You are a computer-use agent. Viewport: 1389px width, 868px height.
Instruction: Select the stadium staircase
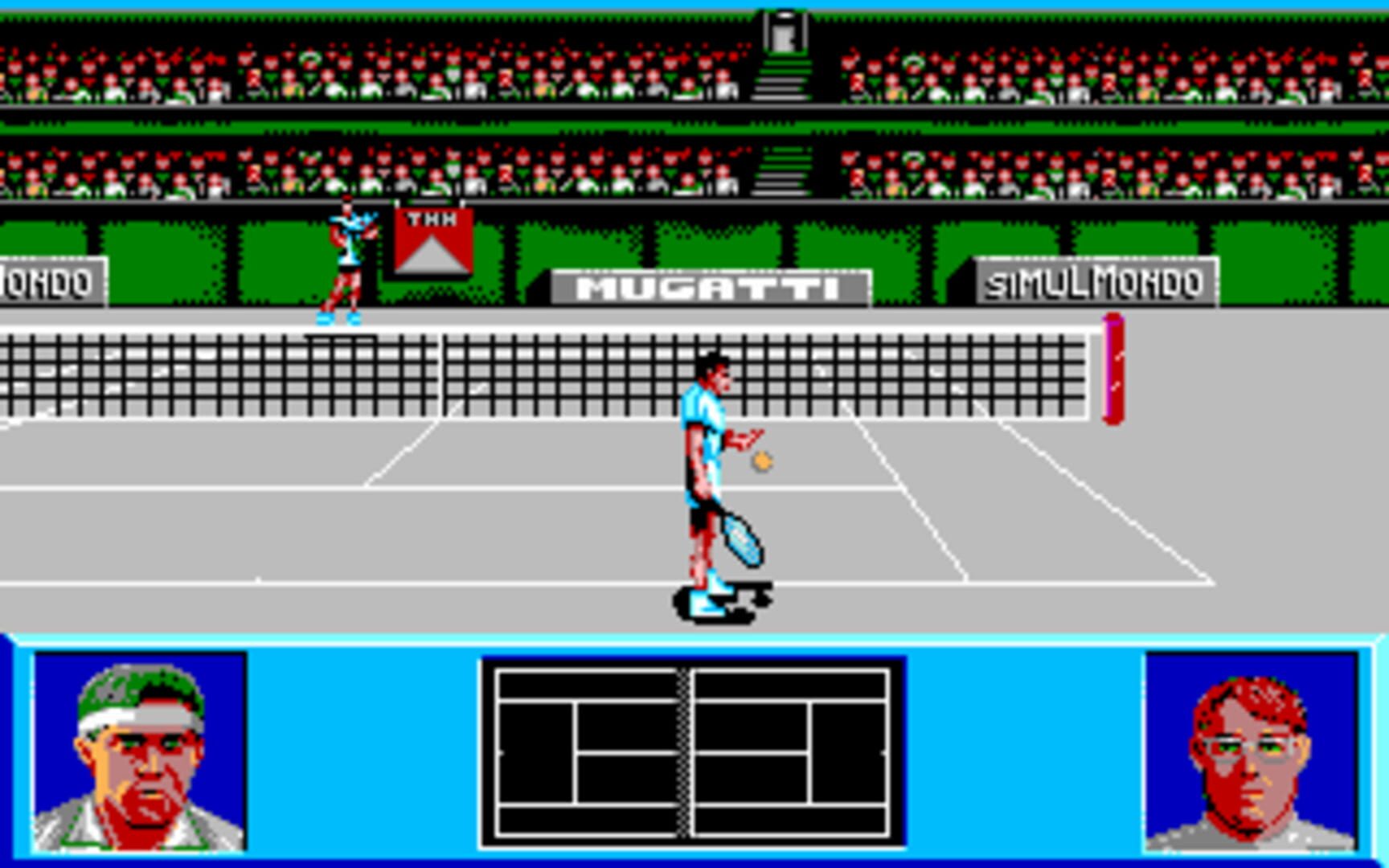click(x=784, y=80)
